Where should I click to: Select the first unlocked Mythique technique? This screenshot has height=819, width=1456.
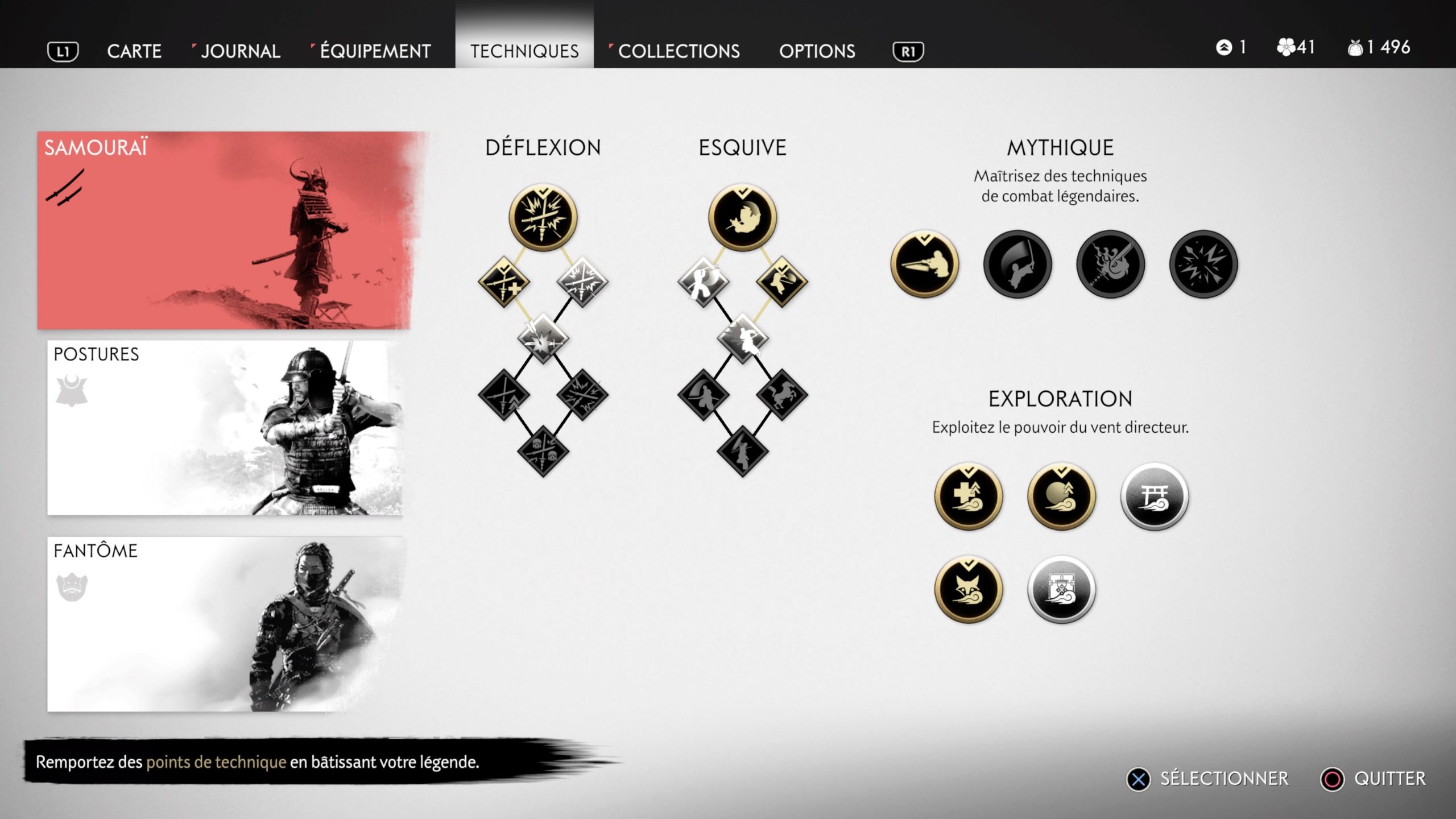[x=925, y=264]
